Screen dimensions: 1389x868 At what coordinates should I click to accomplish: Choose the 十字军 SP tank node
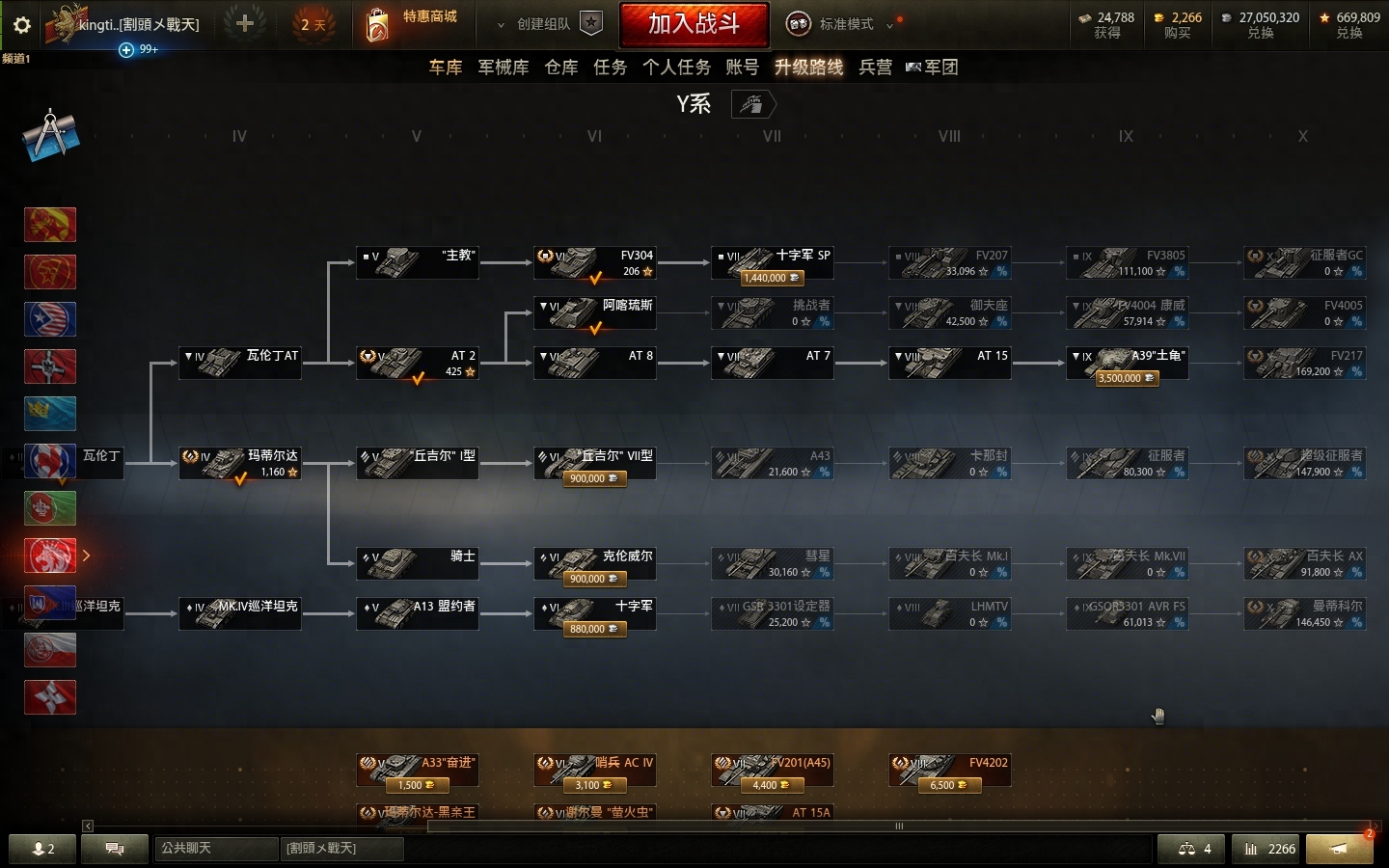[x=772, y=263]
